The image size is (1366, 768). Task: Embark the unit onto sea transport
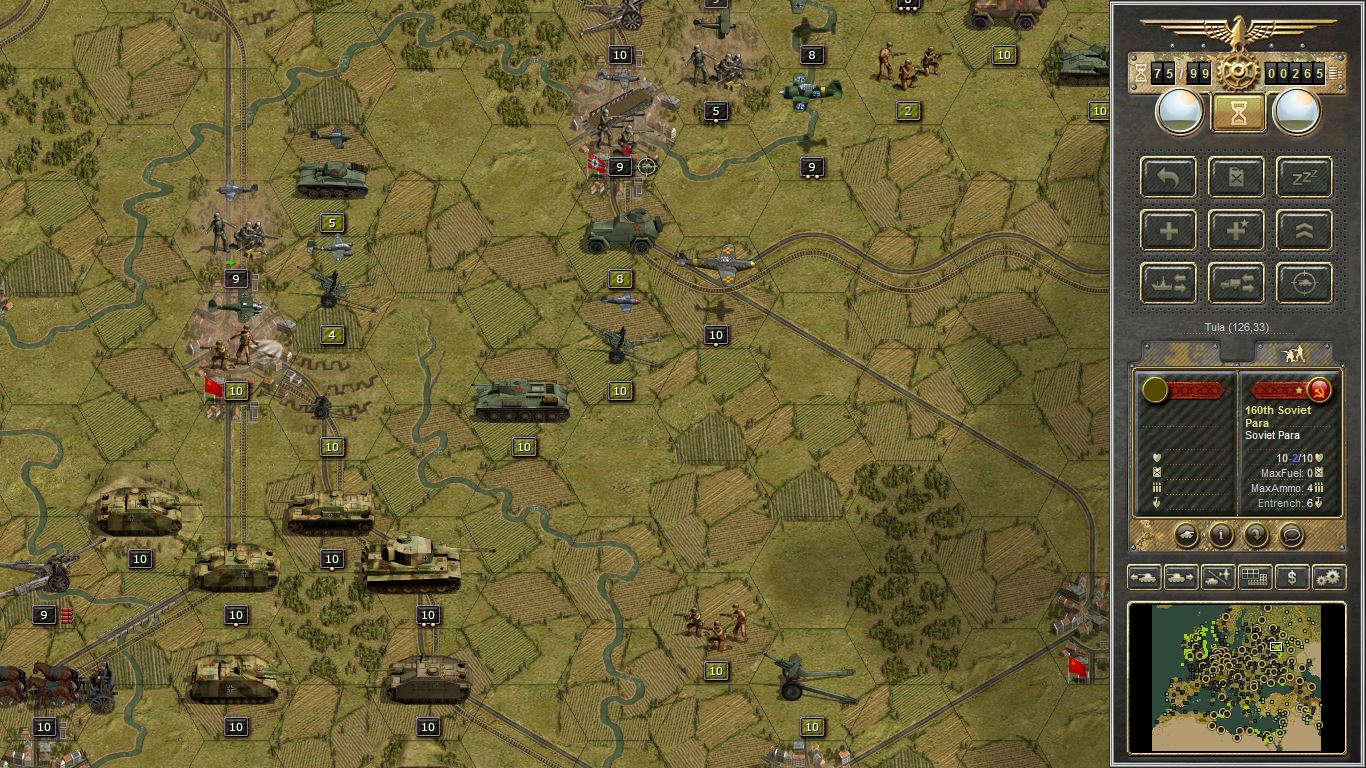tap(1168, 283)
